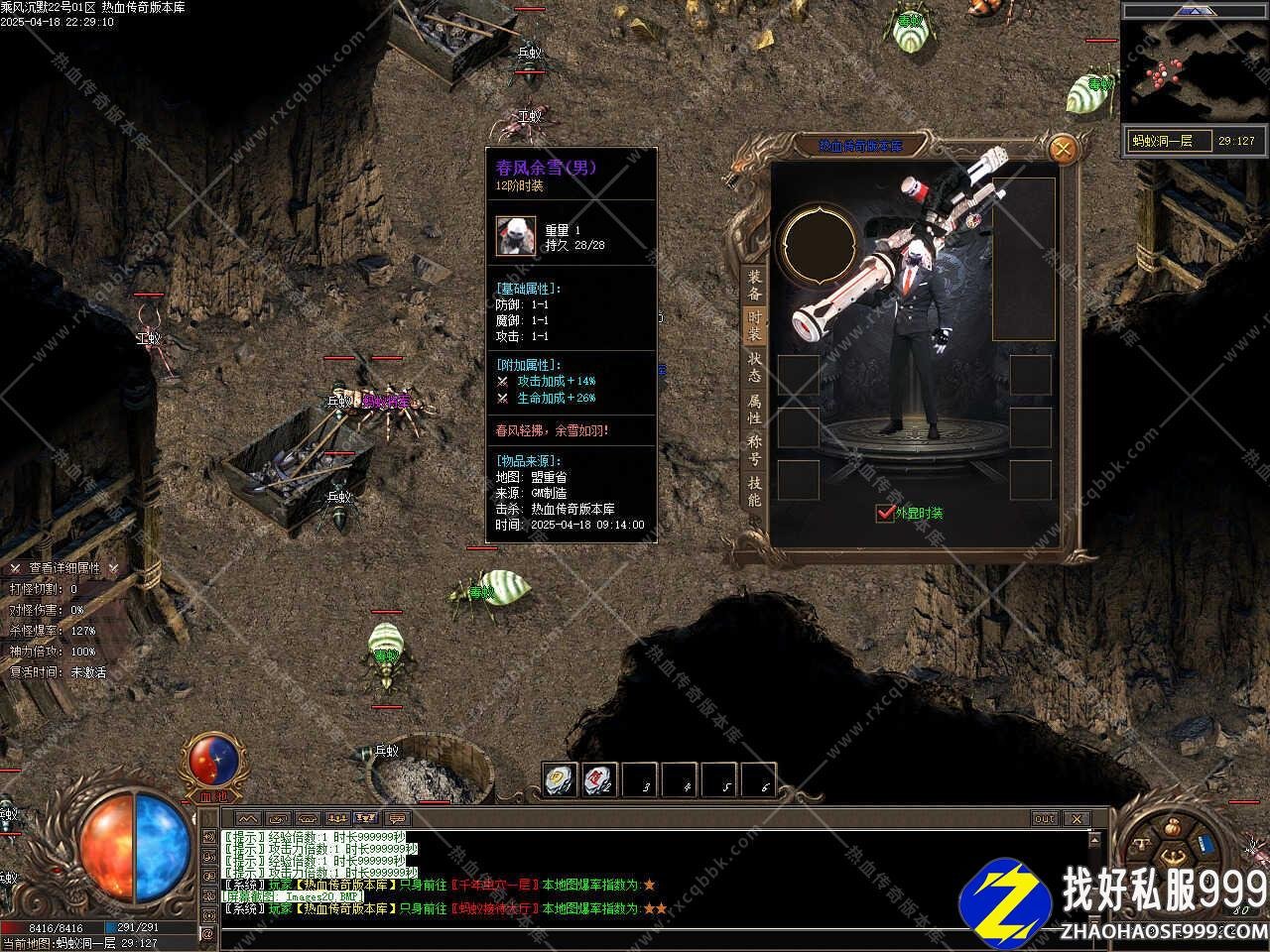Open 查看详细属性 detailed attributes
The width and height of the screenshot is (1270, 952).
click(x=64, y=568)
